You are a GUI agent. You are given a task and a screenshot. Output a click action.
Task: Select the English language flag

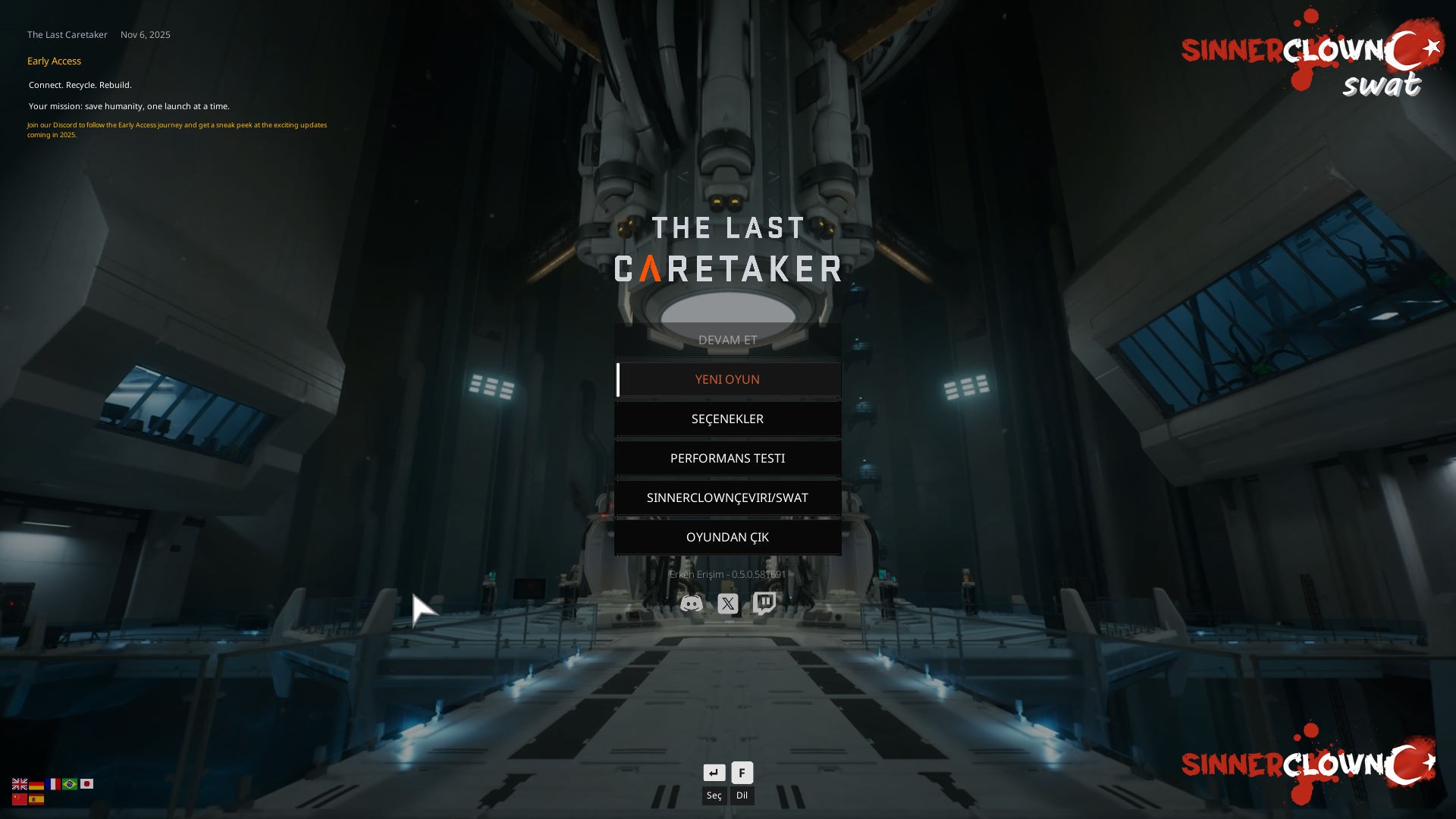(18, 784)
